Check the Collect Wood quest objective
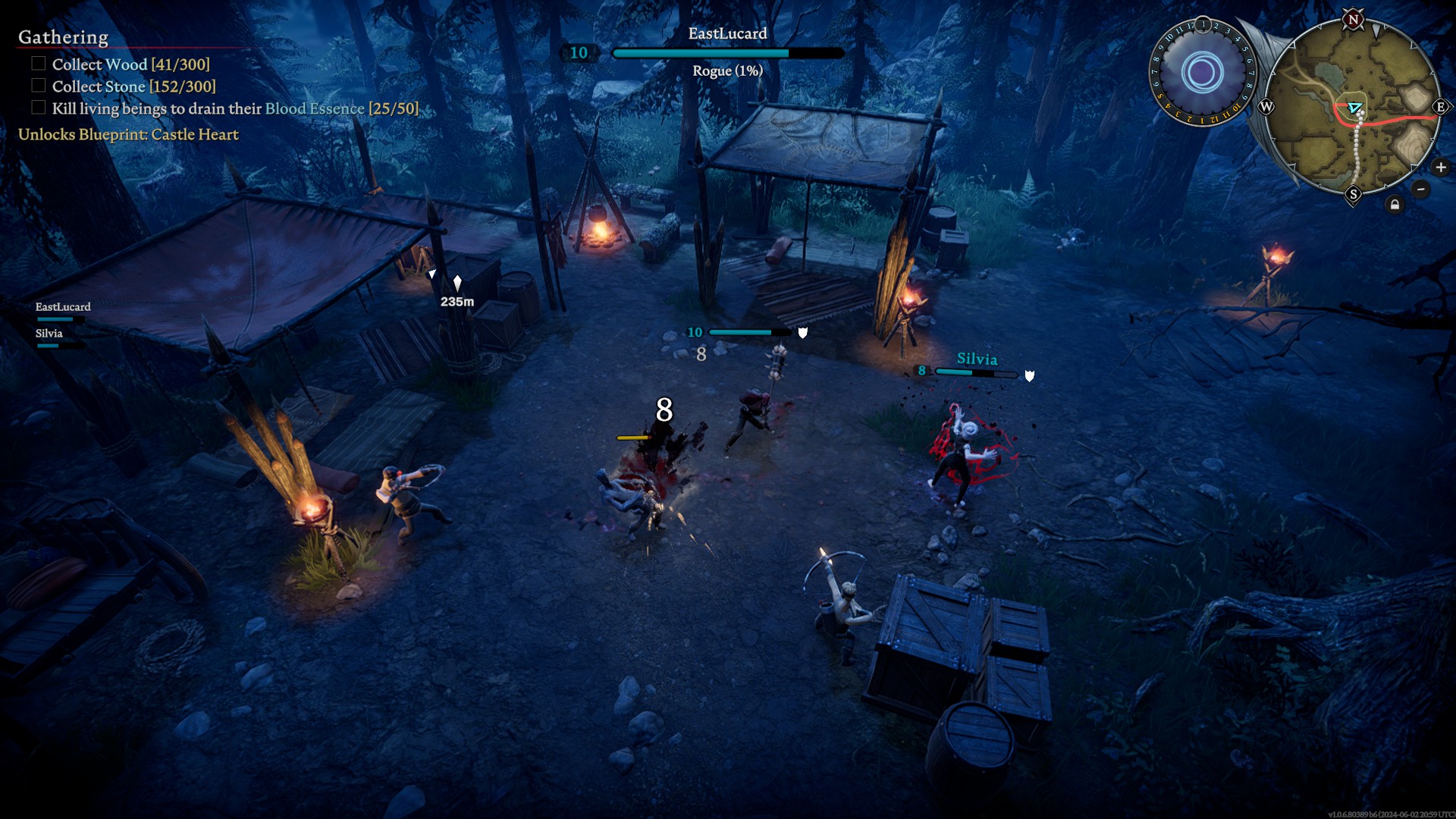Image resolution: width=1456 pixels, height=819 pixels. [x=37, y=64]
